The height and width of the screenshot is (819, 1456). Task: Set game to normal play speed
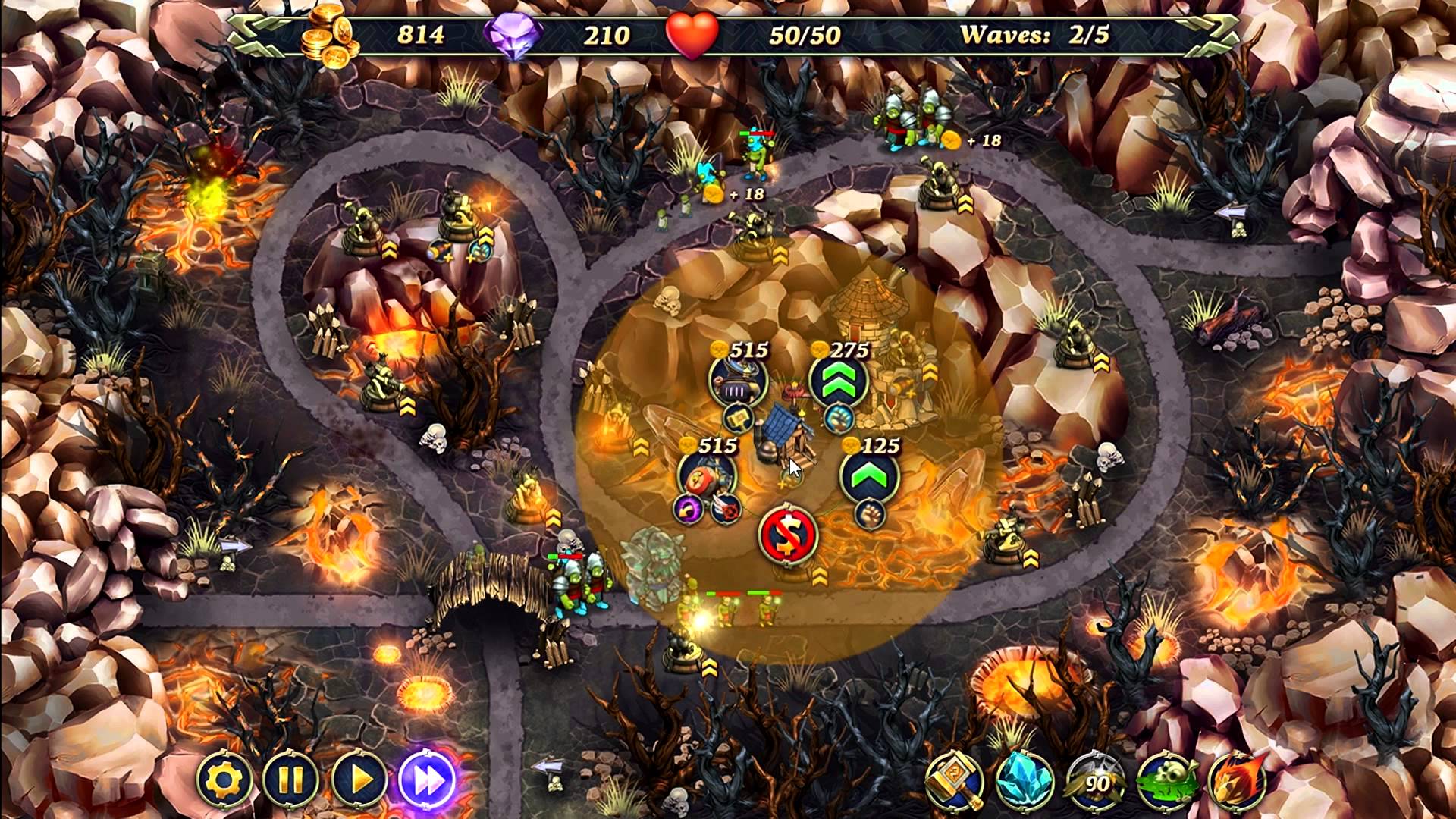point(359,780)
